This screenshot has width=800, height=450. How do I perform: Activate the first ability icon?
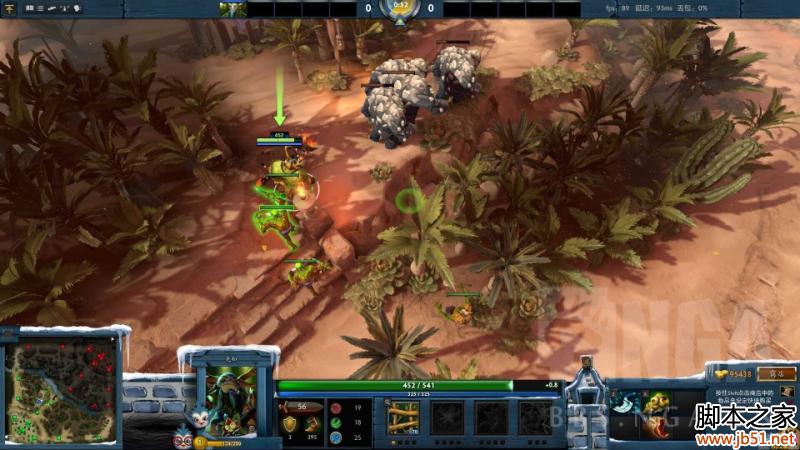point(402,416)
